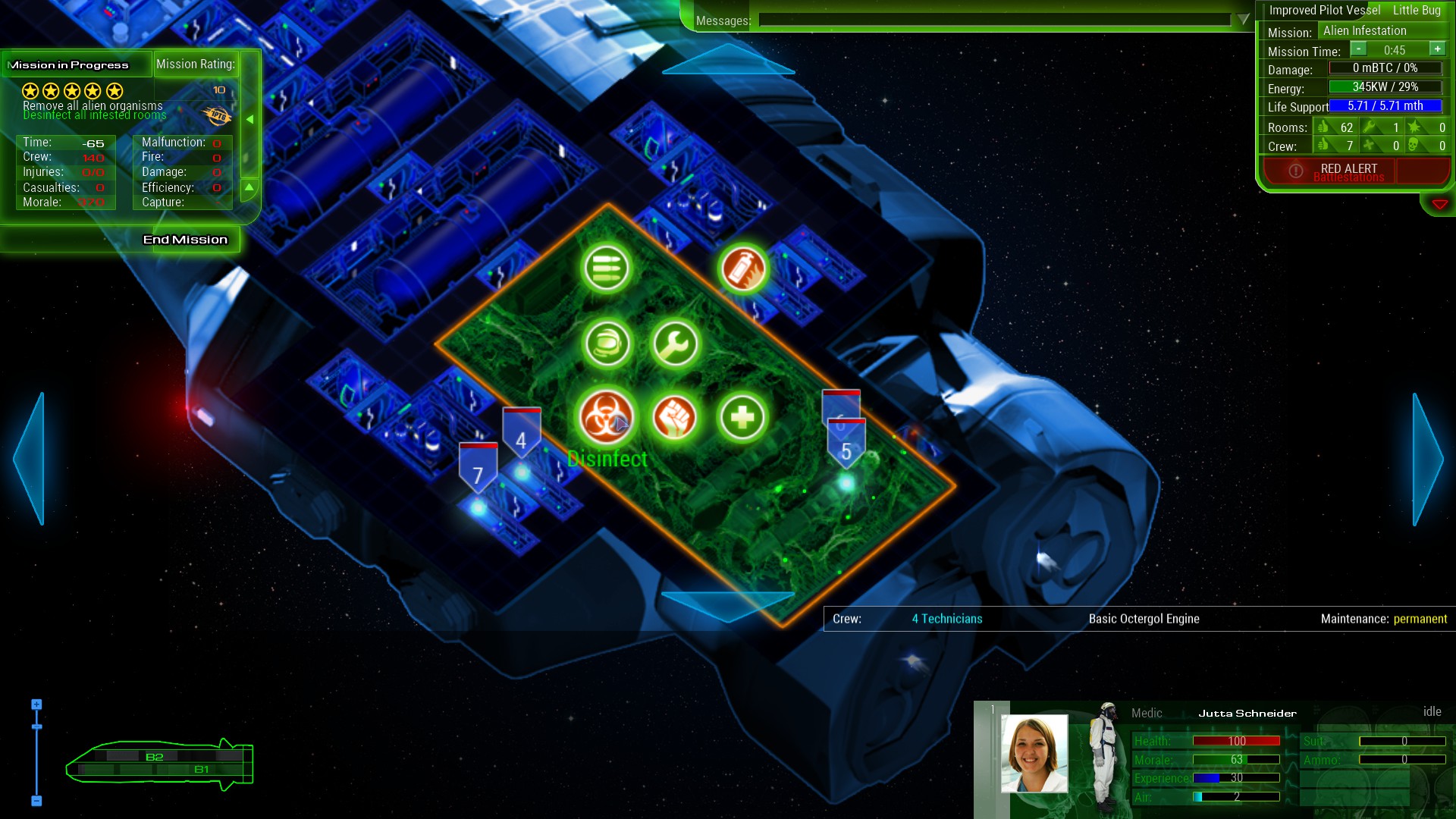
Task: Select the wrench repair icon
Action: [x=674, y=344]
